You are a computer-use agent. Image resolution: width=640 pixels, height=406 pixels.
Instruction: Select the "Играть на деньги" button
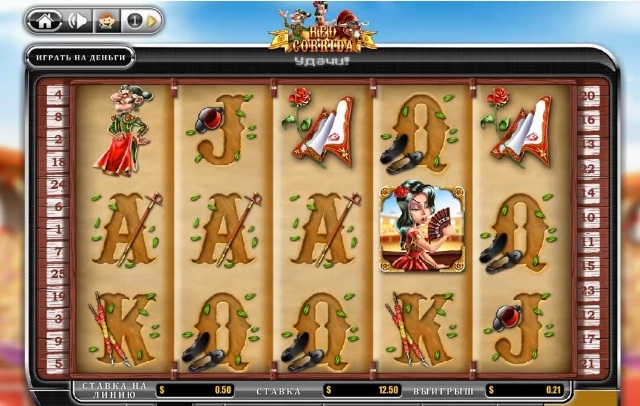coord(81,57)
